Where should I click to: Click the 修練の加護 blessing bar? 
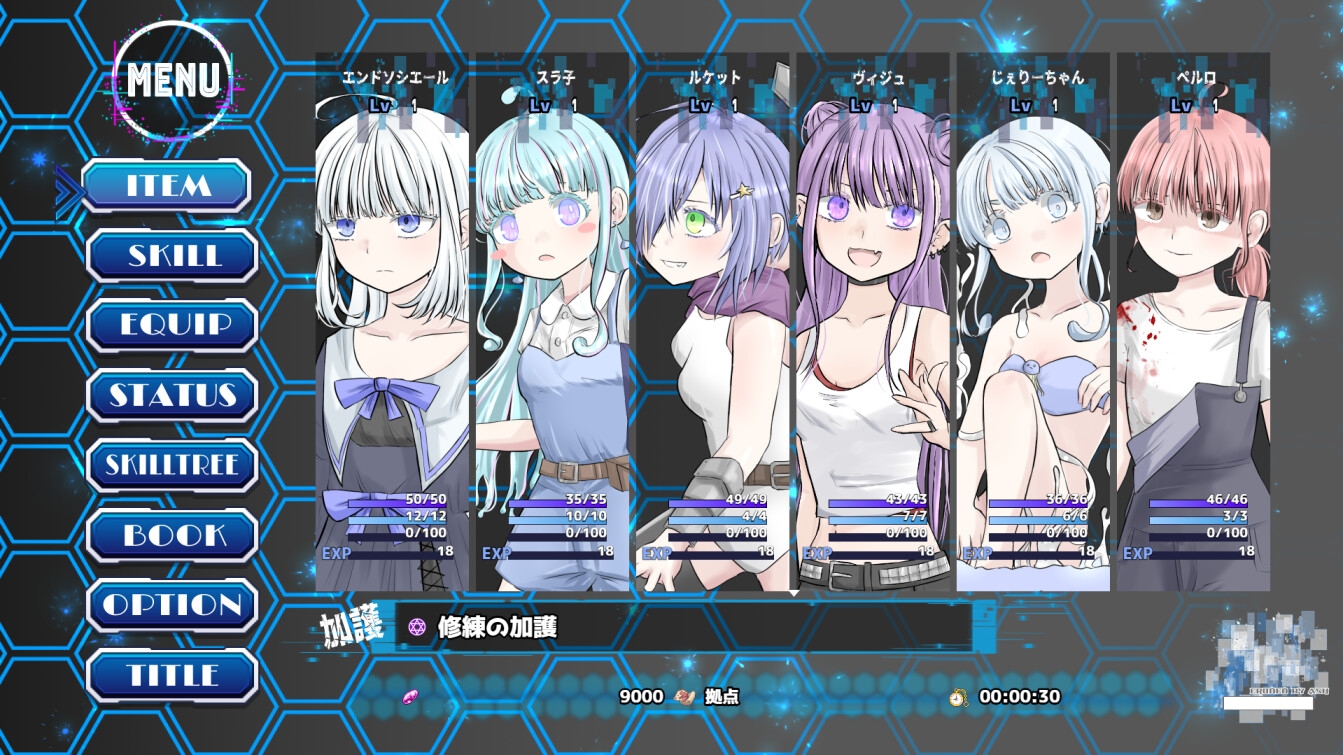click(x=684, y=627)
